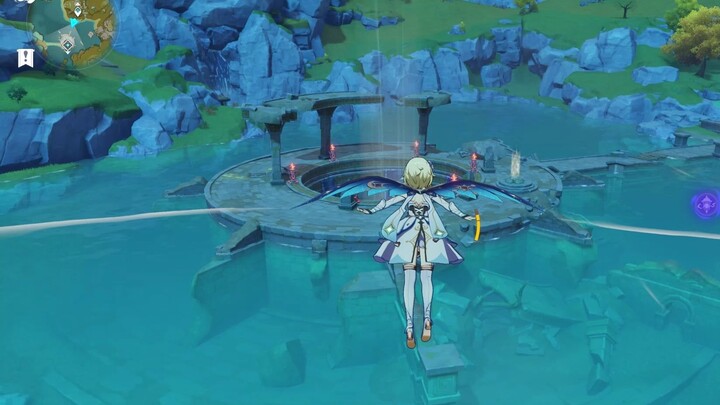Image resolution: width=720 pixels, height=405 pixels.
Task: Open the quest banner with exclamation mark
Action: [26, 58]
